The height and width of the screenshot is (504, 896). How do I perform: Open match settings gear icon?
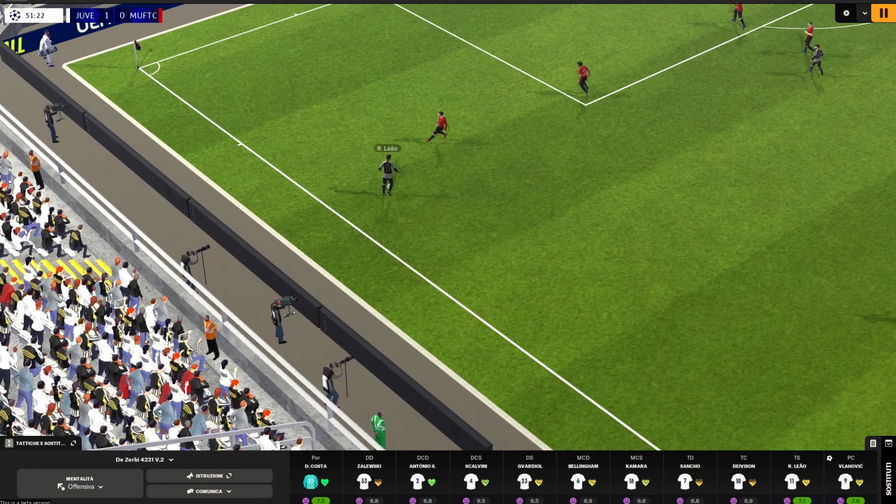pos(846,13)
